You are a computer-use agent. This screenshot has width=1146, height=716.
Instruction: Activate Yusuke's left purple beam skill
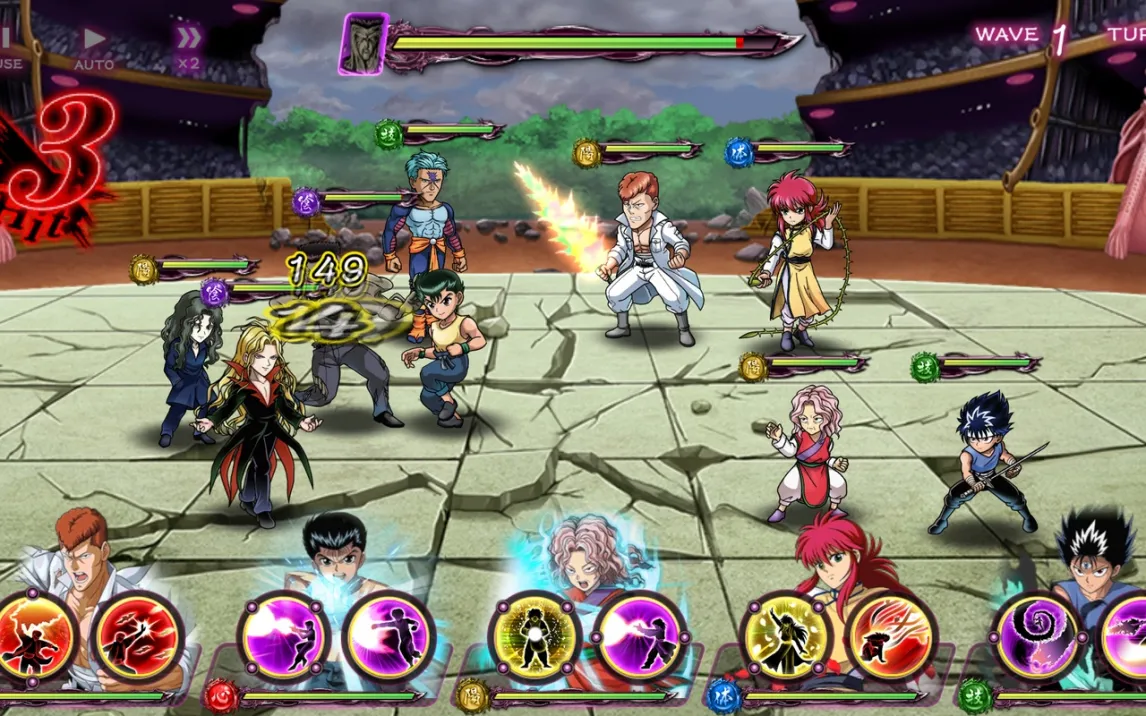pyautogui.click(x=284, y=637)
